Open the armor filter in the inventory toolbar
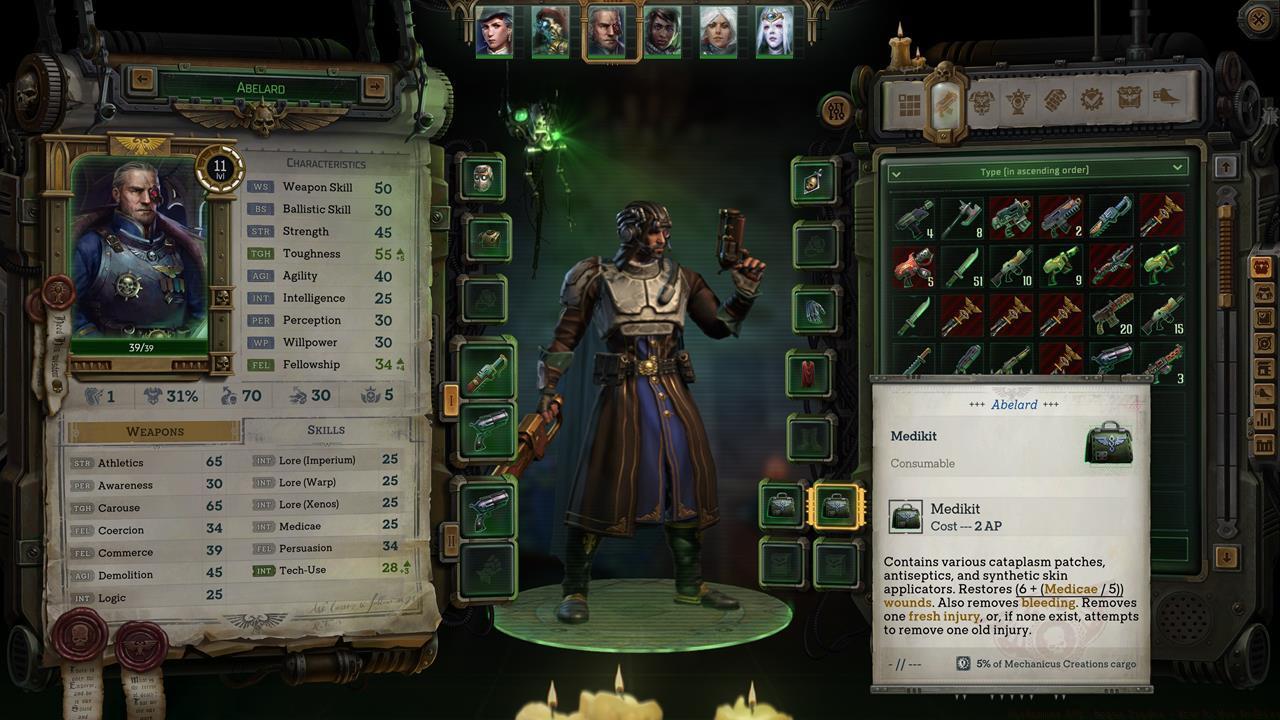Image resolution: width=1280 pixels, height=720 pixels. [984, 100]
